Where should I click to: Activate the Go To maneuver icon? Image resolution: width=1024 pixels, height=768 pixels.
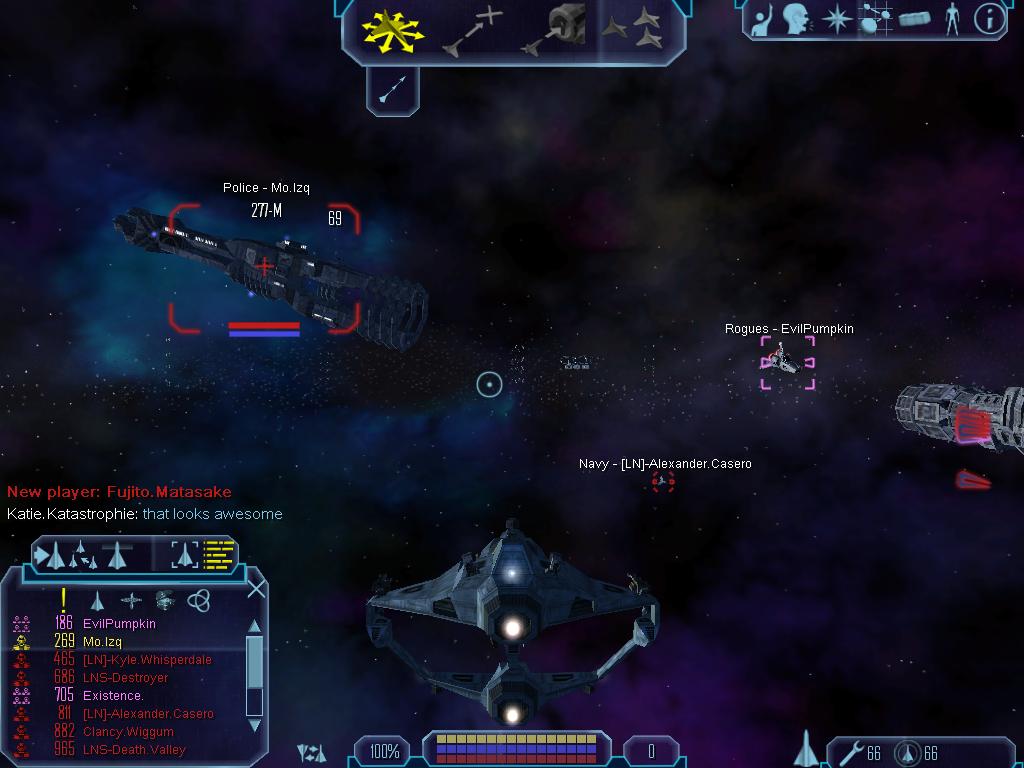[x=472, y=29]
